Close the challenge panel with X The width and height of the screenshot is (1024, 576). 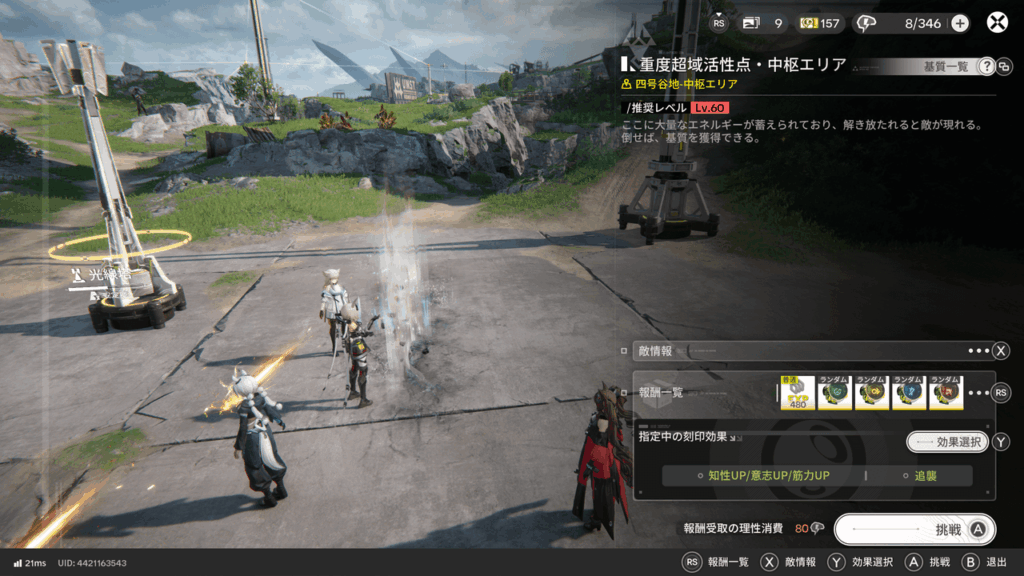(997, 23)
